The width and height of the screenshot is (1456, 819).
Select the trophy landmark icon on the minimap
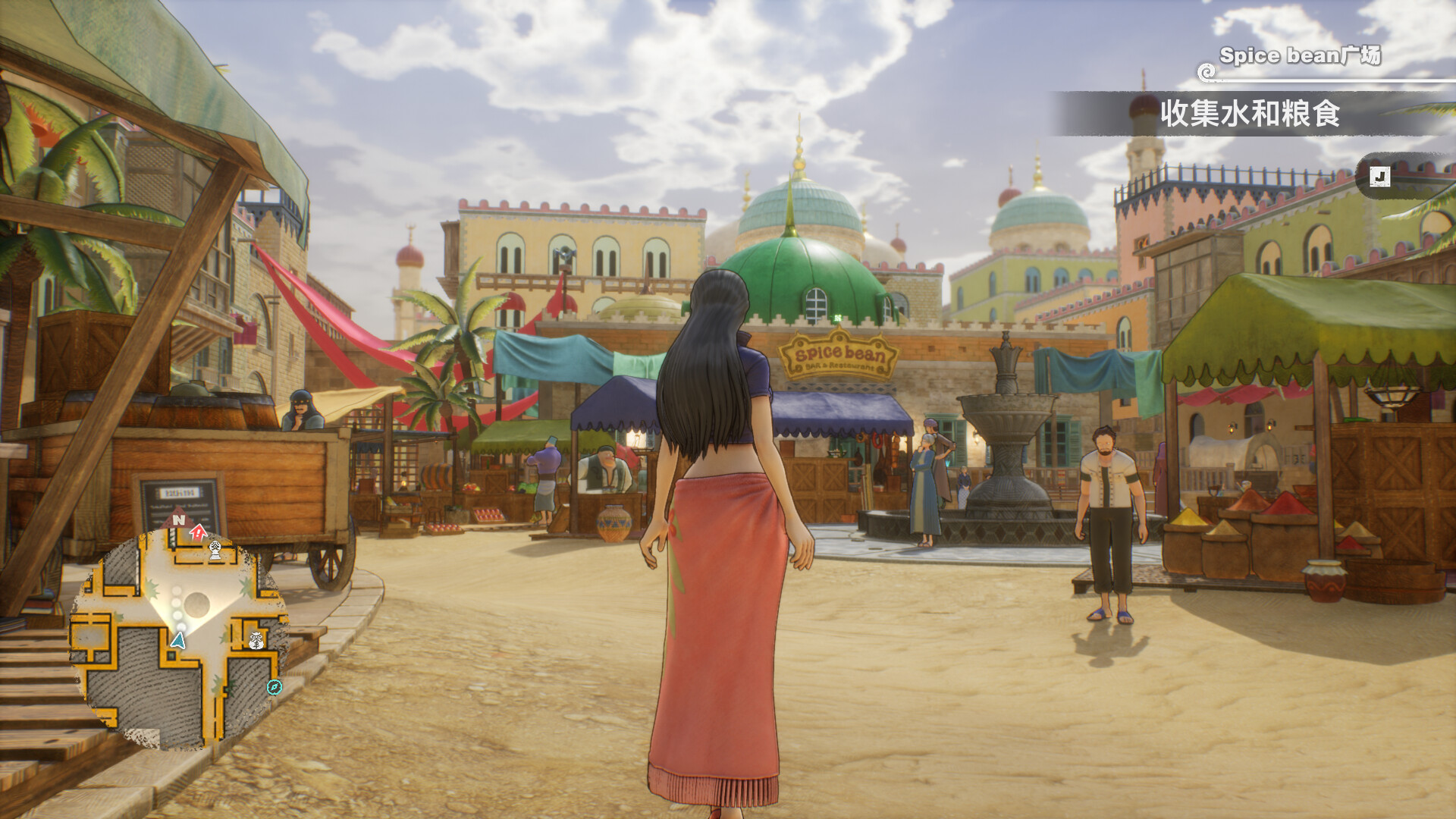[x=215, y=551]
